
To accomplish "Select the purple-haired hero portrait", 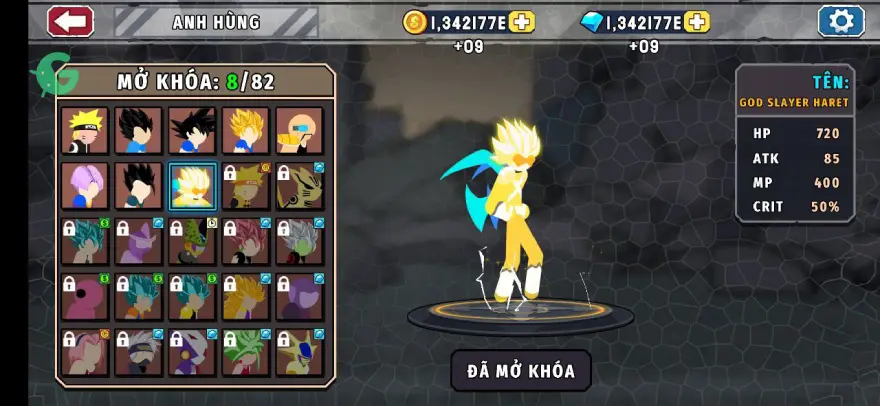I will pyautogui.click(x=85, y=186).
